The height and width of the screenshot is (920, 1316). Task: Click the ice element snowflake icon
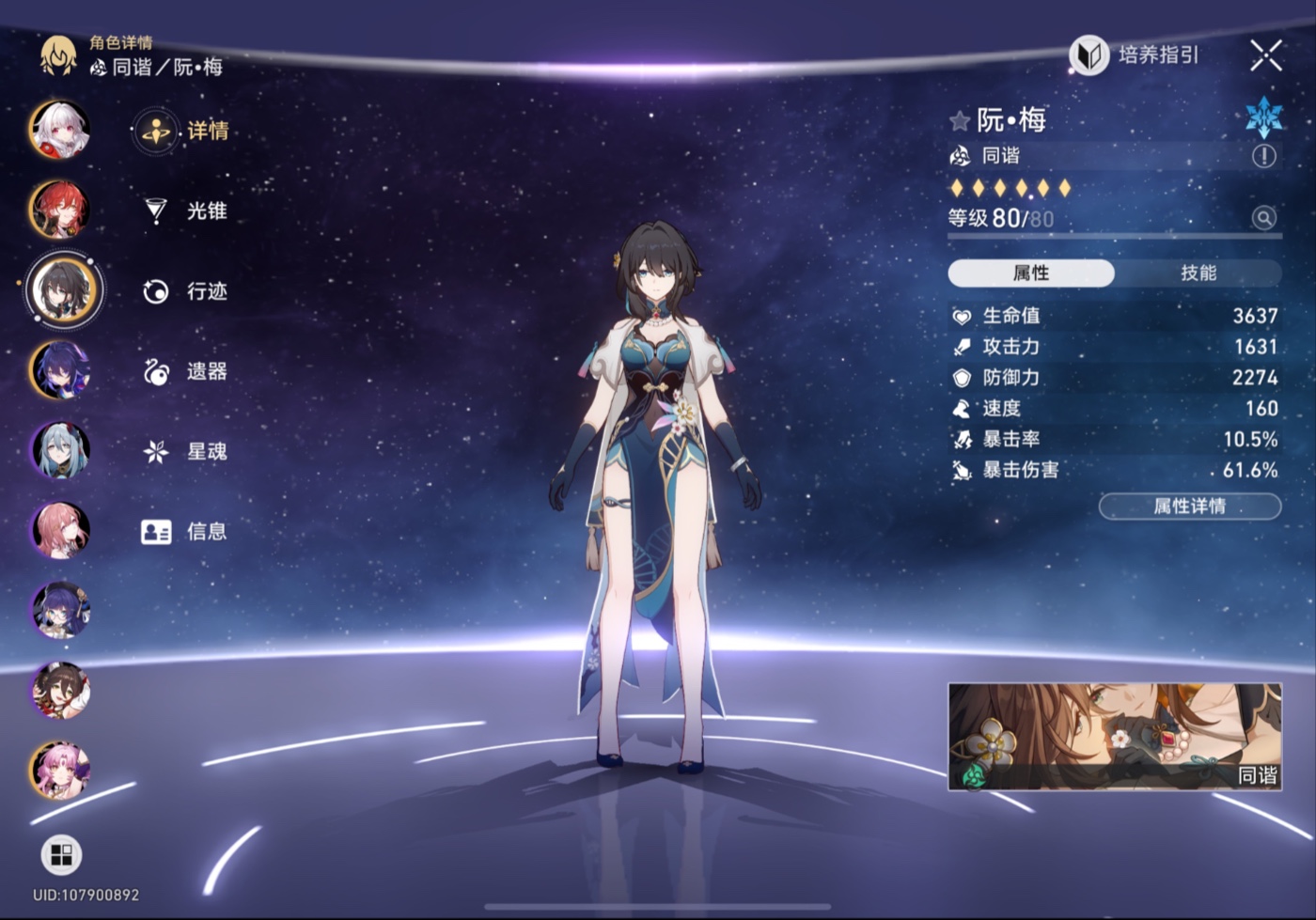coord(1263,117)
